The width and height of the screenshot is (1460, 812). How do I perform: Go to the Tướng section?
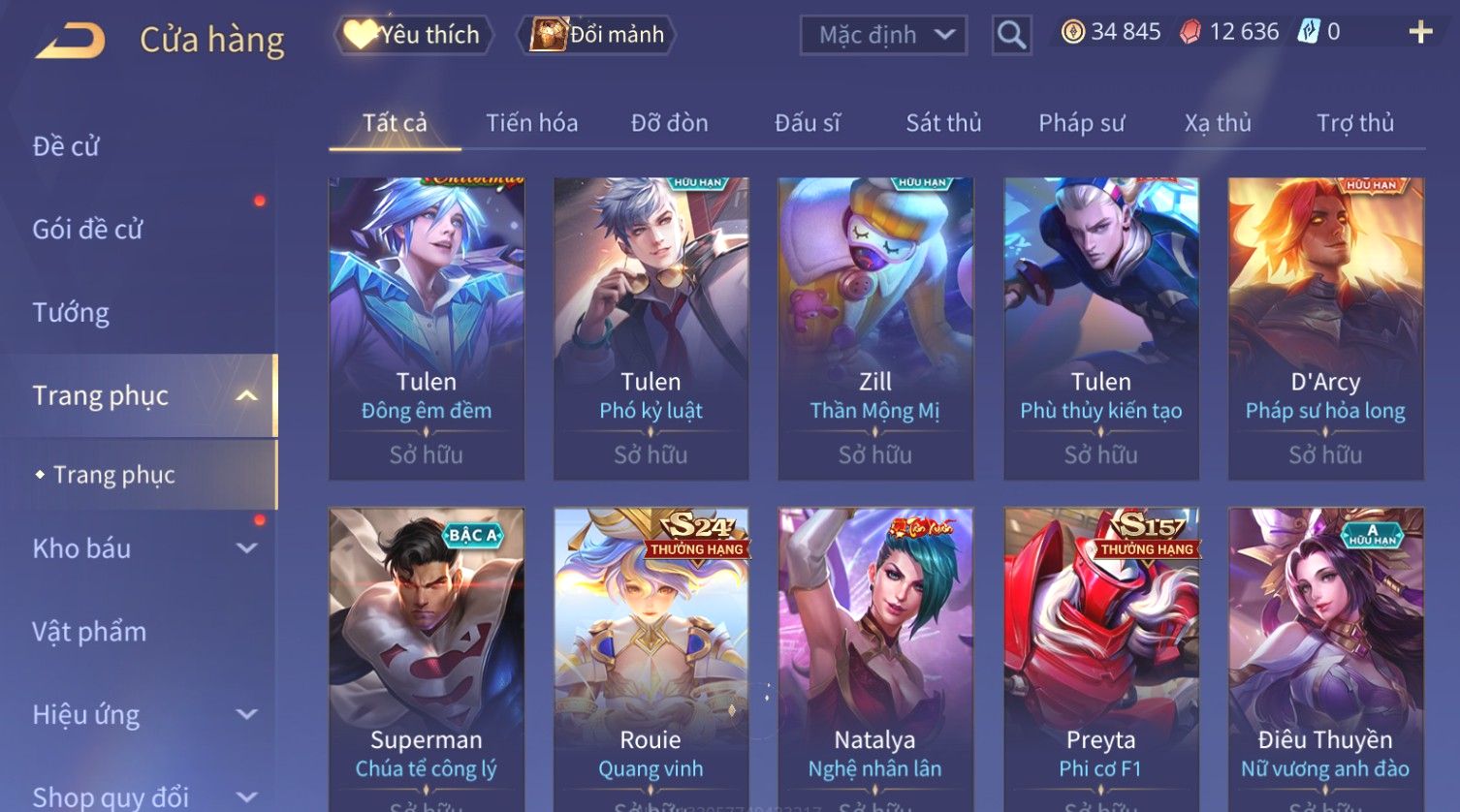[71, 312]
